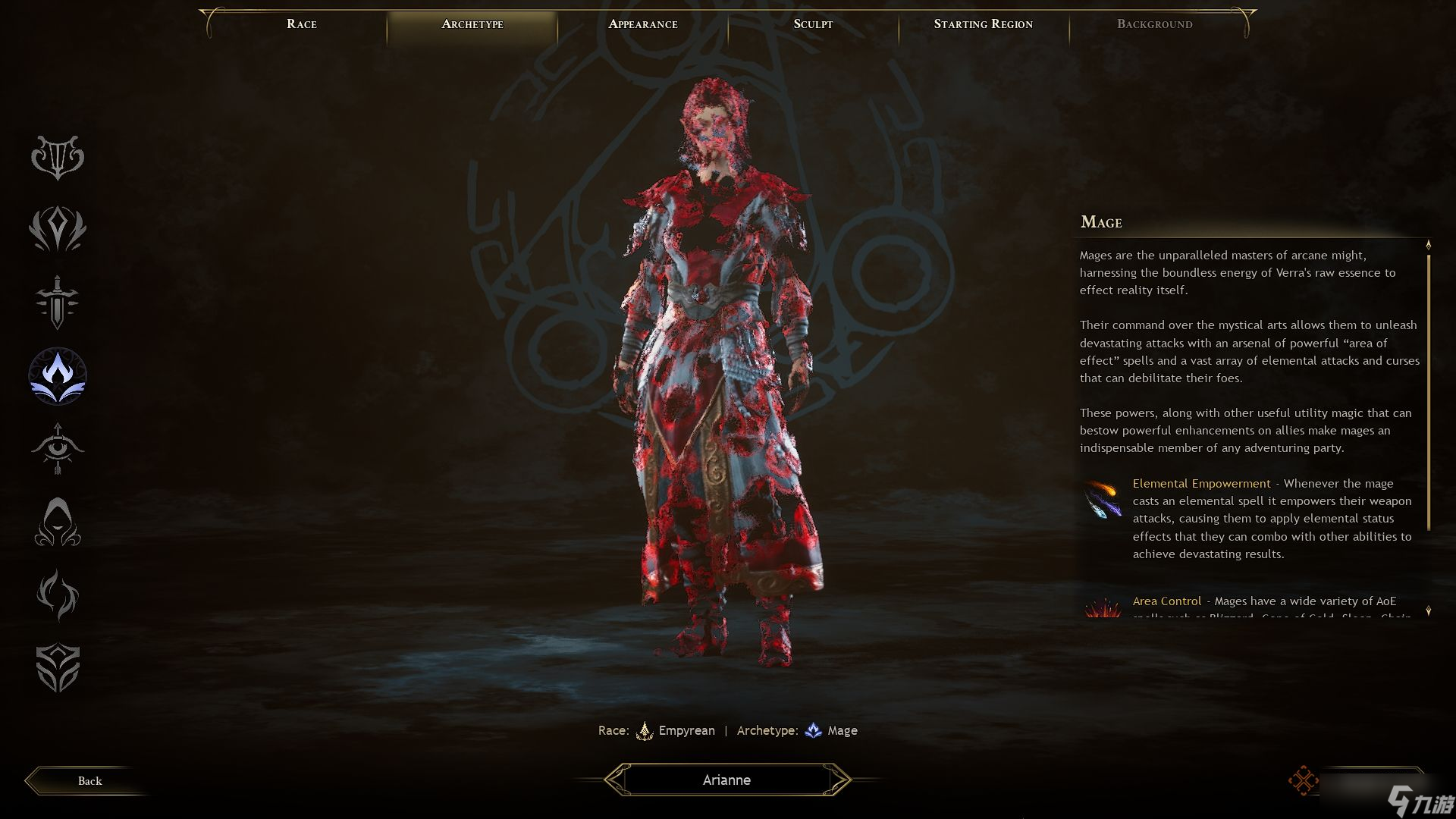Click the Back button
The height and width of the screenshot is (819, 1456).
(x=89, y=781)
